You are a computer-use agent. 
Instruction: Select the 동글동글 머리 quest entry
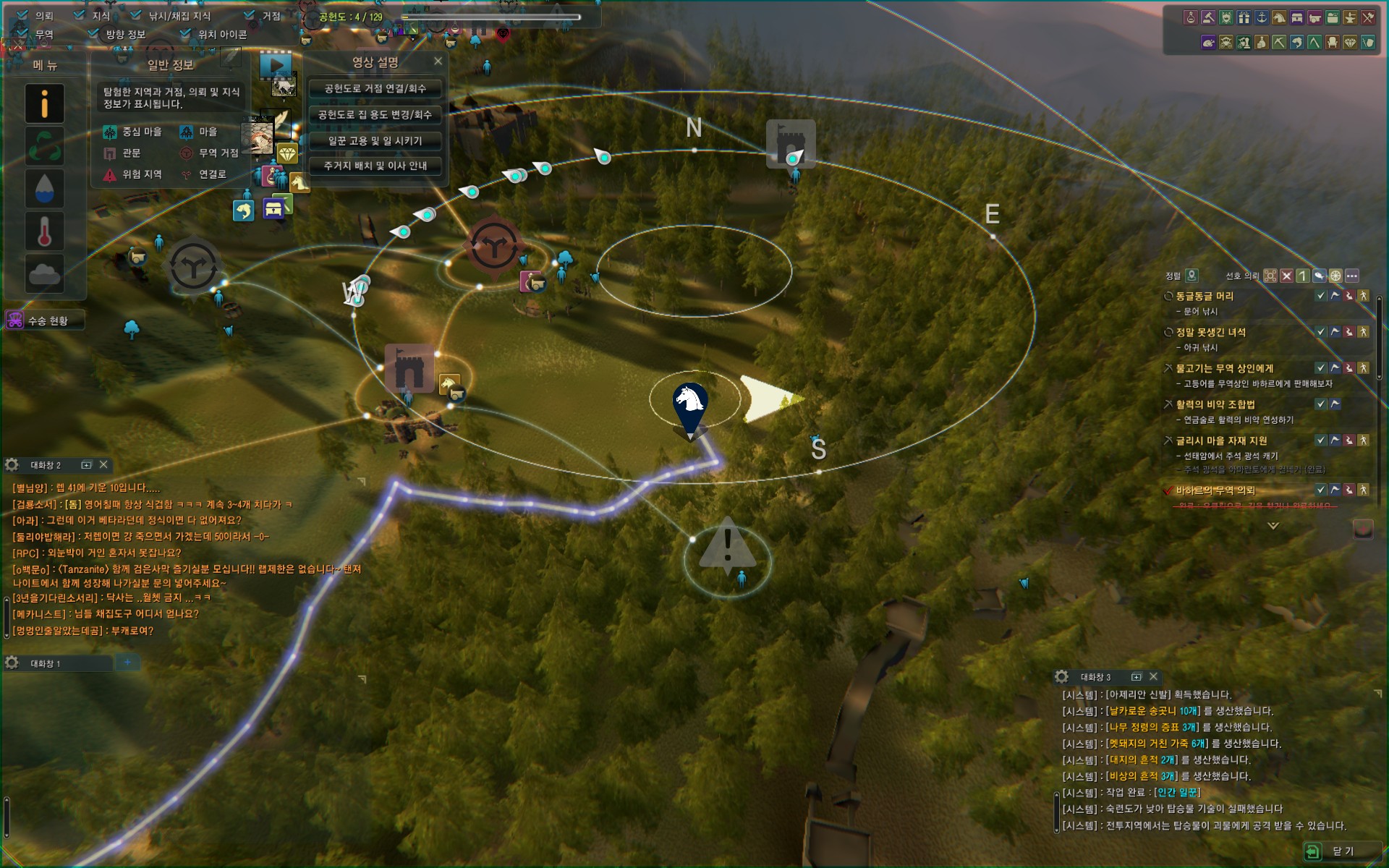click(1205, 296)
